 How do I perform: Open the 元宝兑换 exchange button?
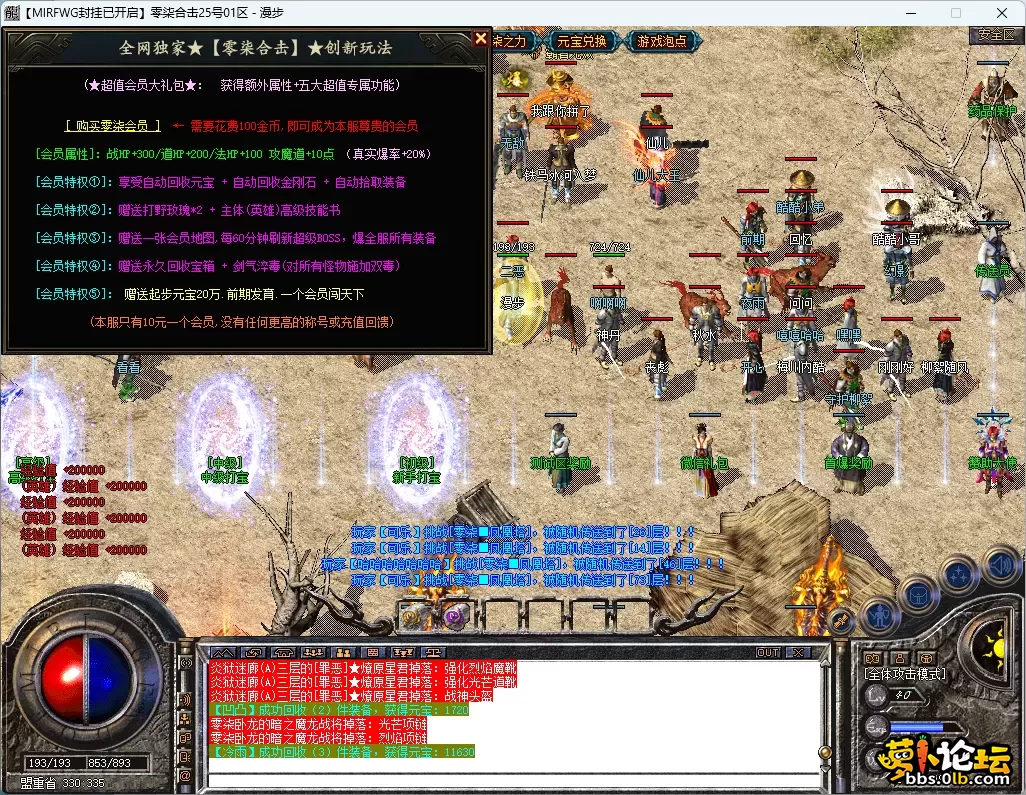click(x=582, y=41)
